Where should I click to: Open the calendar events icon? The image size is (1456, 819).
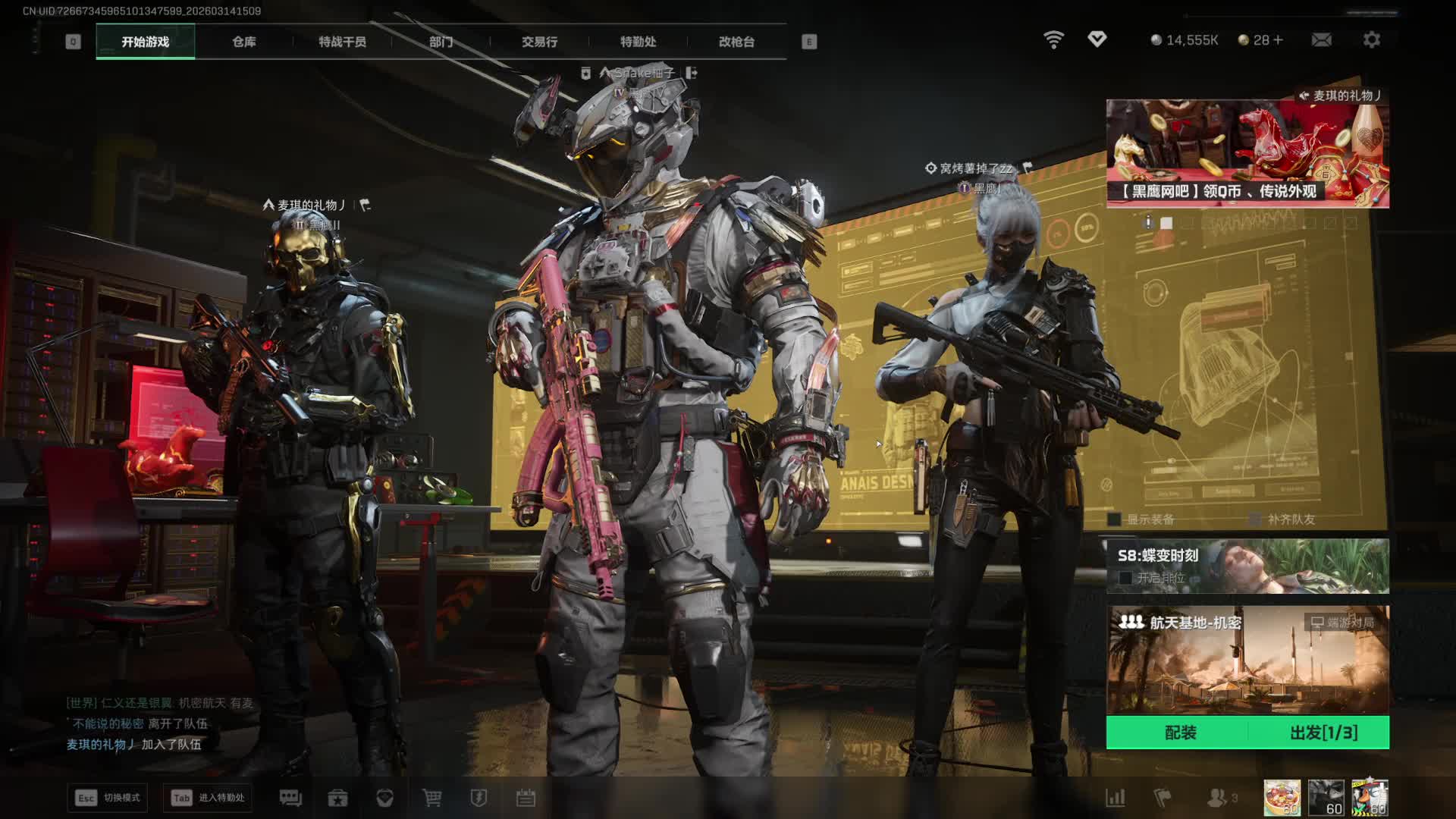(x=526, y=798)
